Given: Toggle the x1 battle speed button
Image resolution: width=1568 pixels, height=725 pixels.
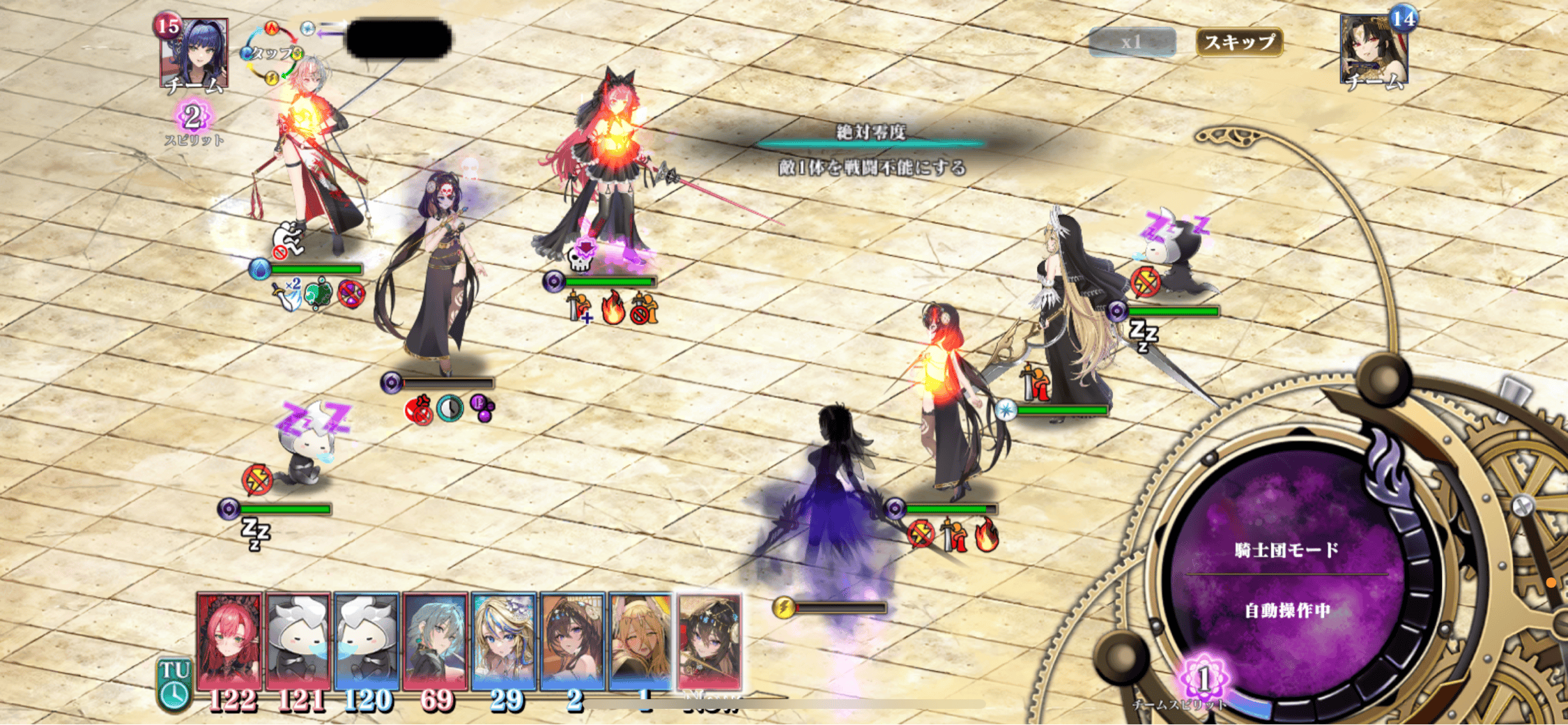Looking at the screenshot, I should pos(1132,42).
